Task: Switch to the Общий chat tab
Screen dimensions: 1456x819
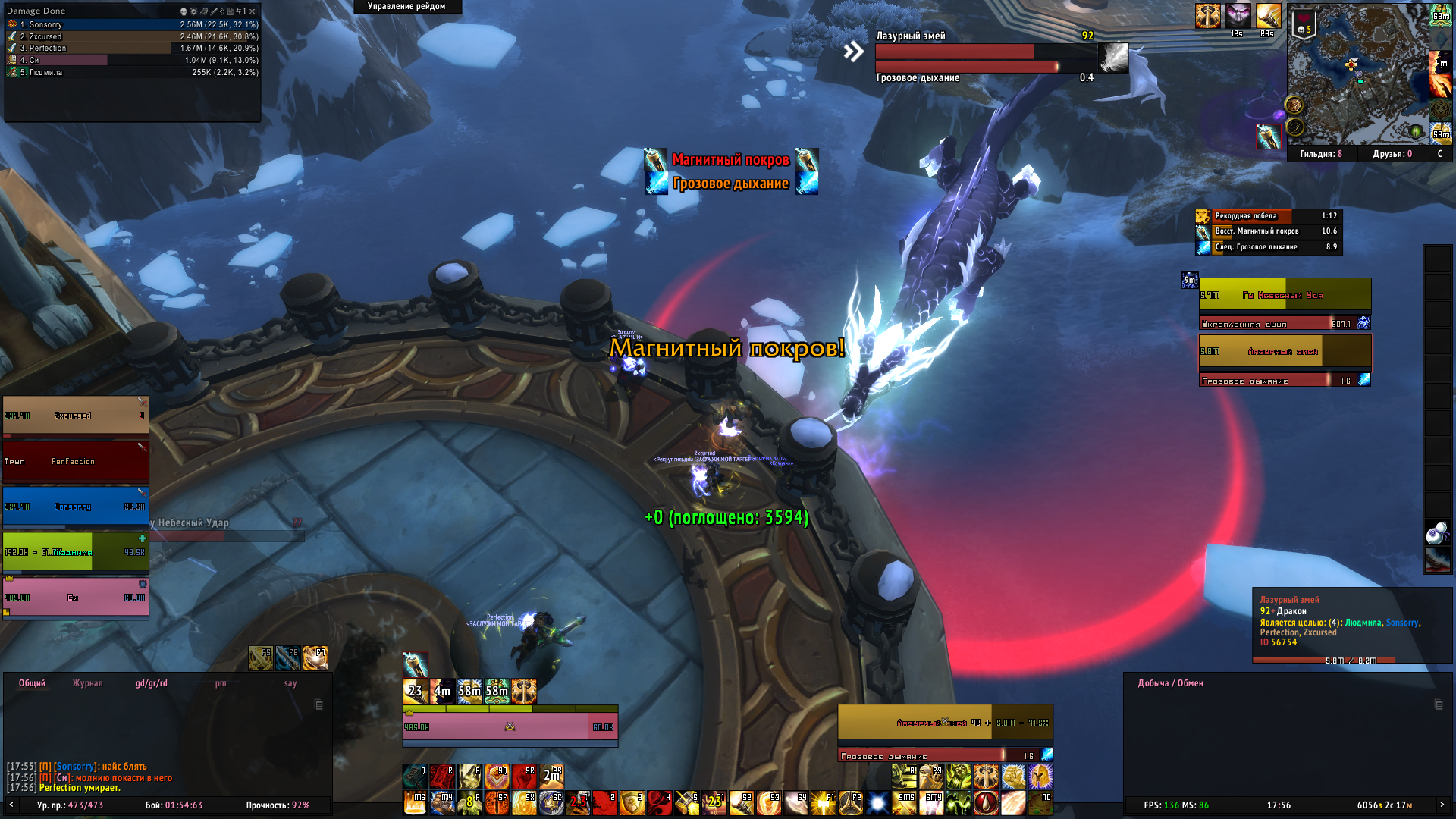Action: (32, 683)
